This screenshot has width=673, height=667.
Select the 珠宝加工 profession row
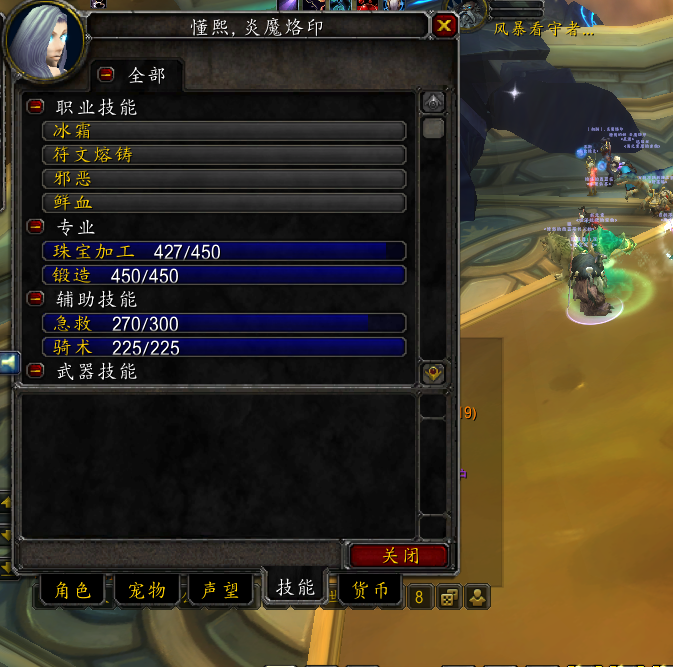point(224,251)
